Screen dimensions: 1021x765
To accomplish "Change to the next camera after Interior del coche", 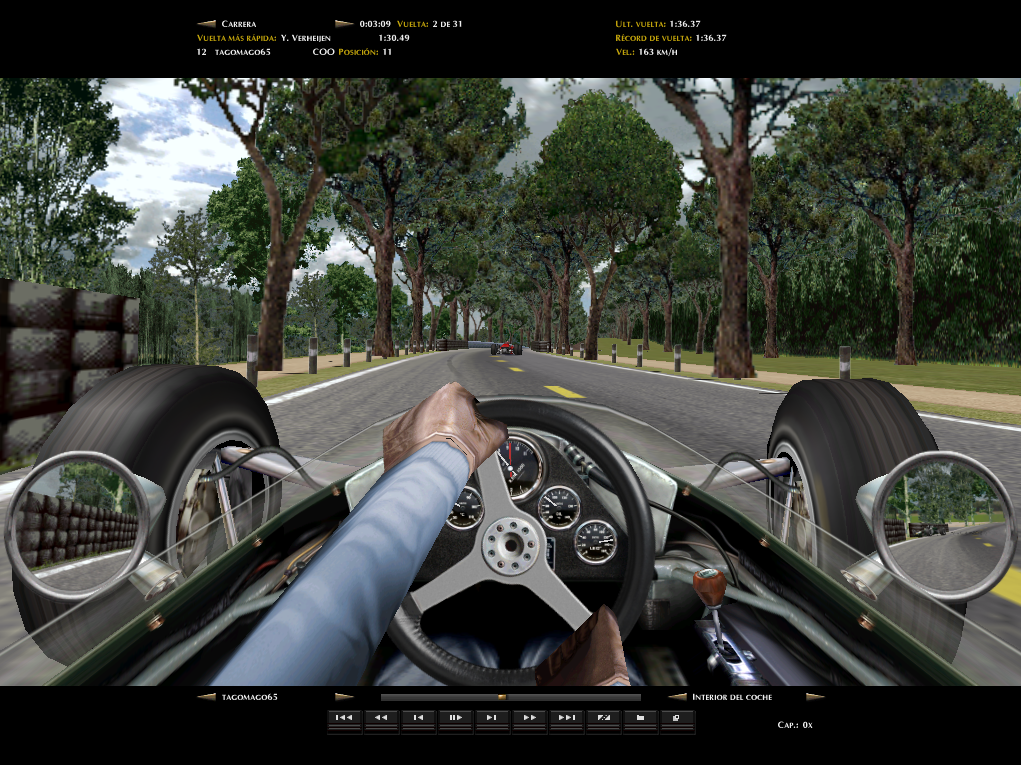I will (815, 697).
